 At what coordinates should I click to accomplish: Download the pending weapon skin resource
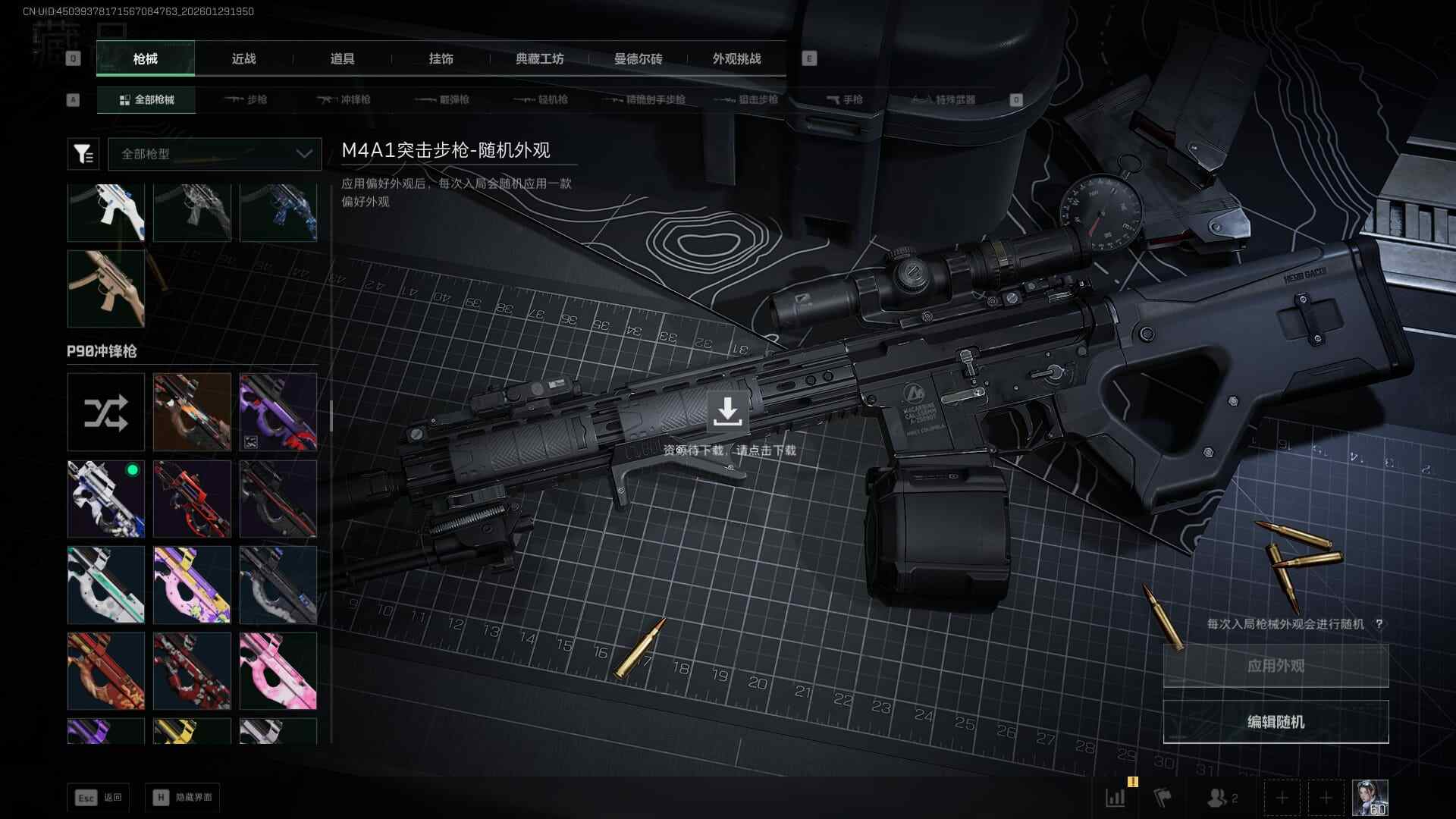coord(727,412)
